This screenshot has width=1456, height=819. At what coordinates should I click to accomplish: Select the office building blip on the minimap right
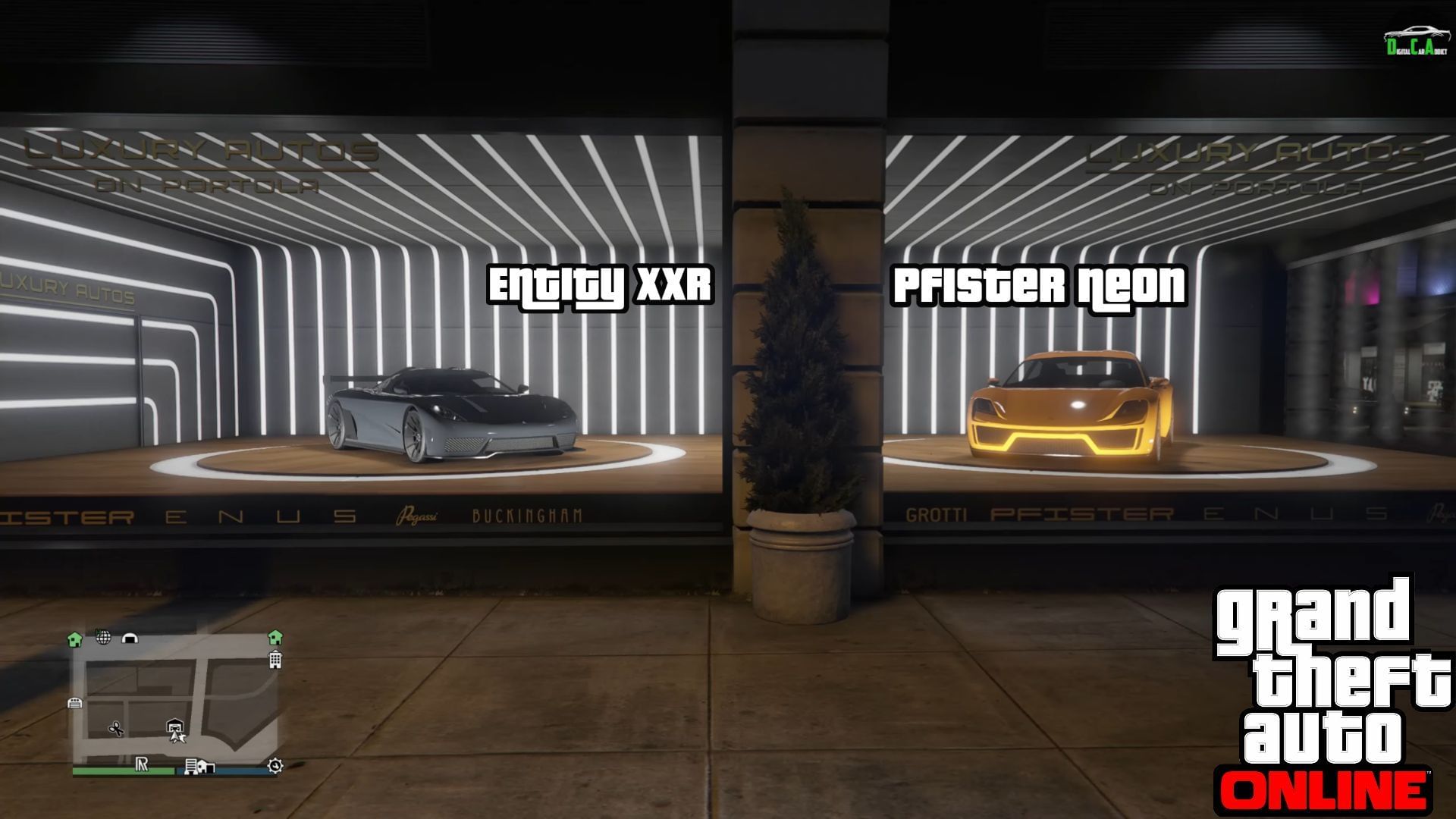[275, 661]
